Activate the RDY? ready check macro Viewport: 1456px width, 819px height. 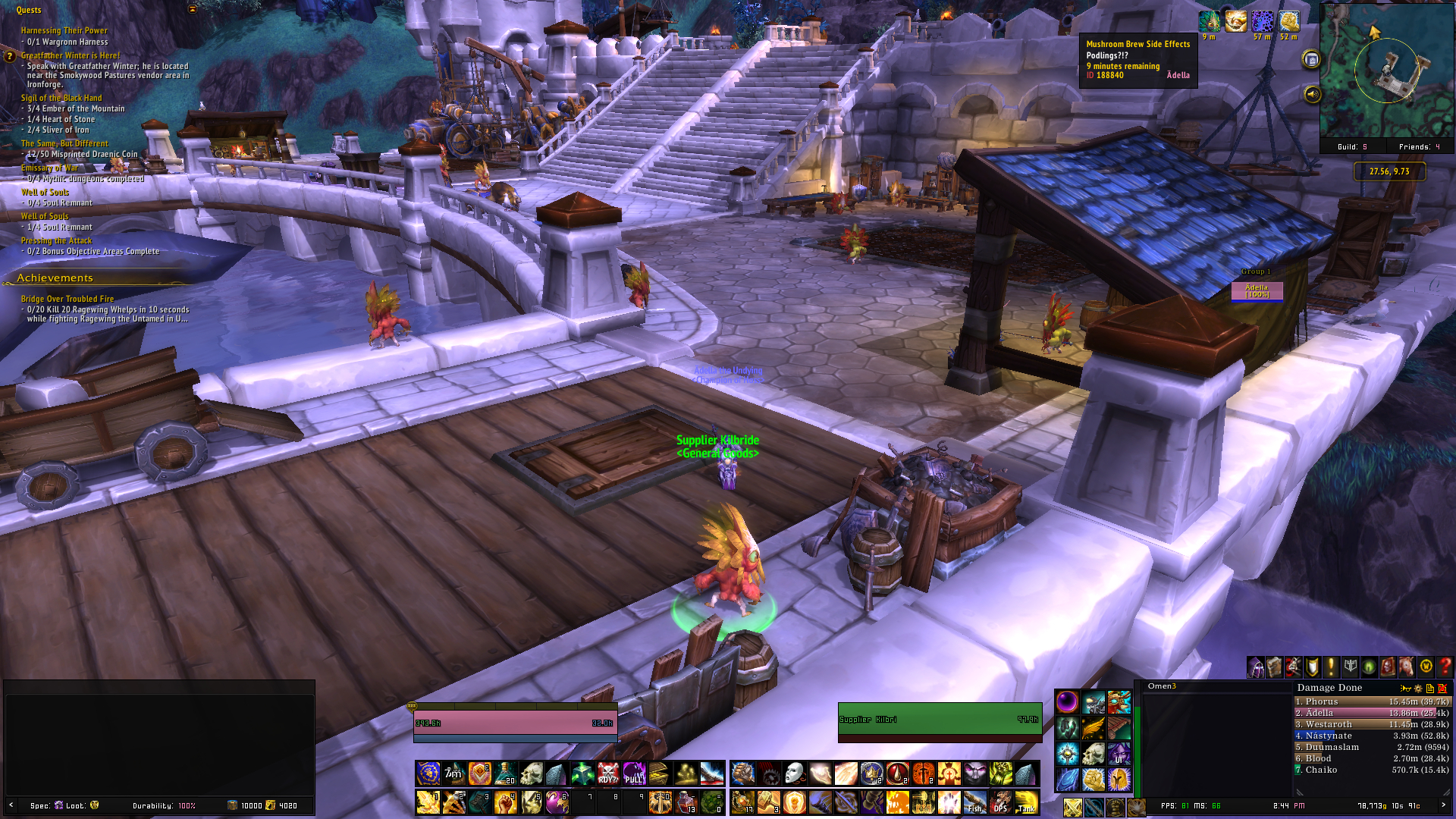point(607,774)
